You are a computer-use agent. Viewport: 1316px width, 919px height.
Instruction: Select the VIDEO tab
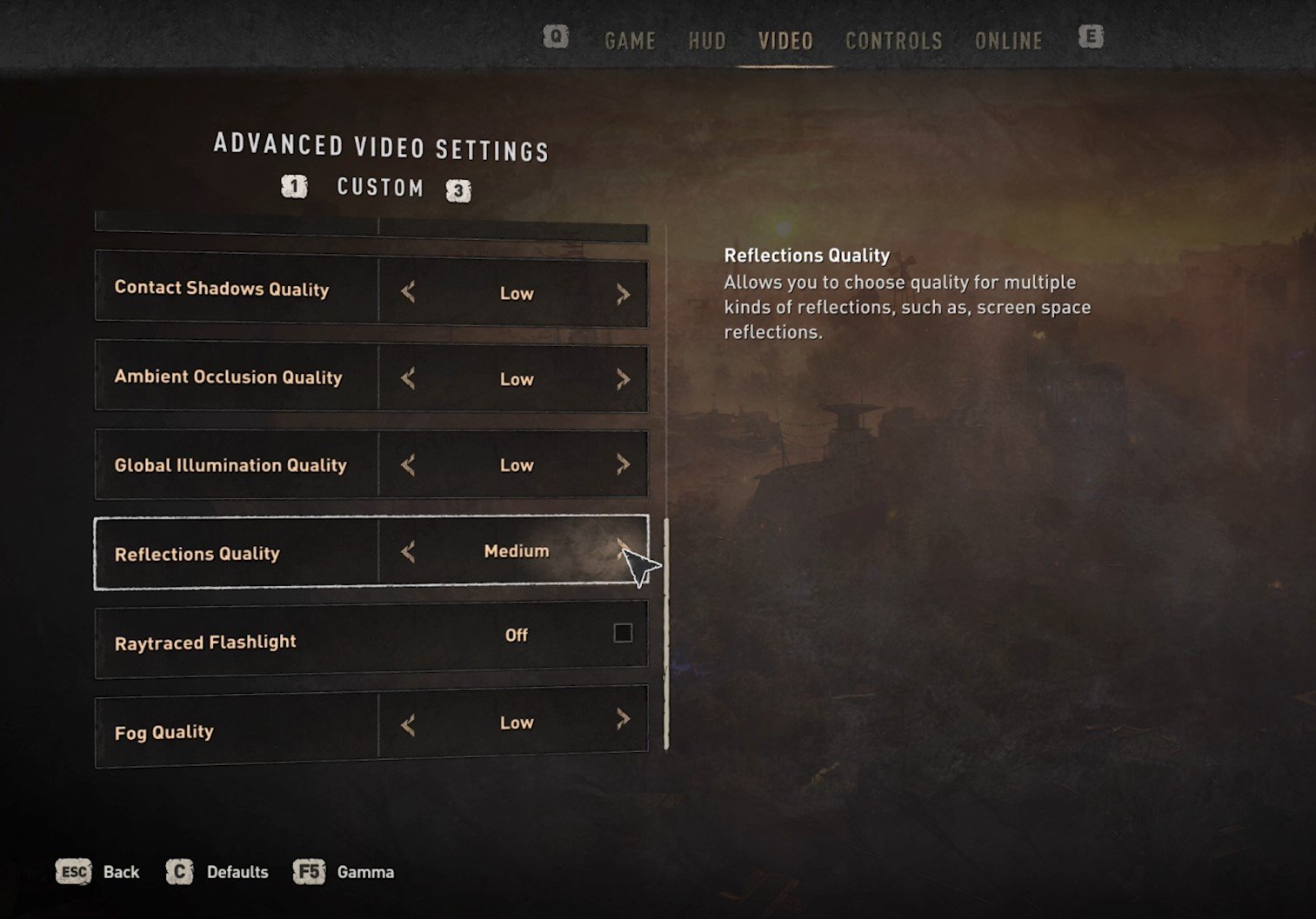pyautogui.click(x=785, y=41)
